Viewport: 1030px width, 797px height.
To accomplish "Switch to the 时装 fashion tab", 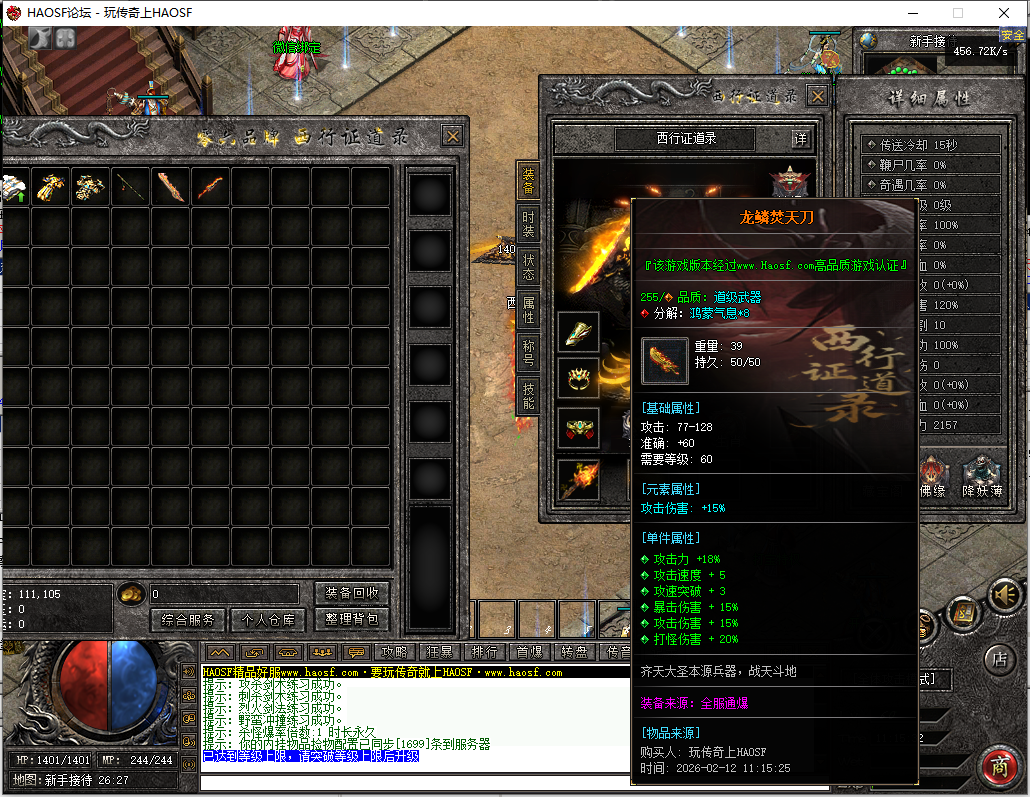I will click(x=528, y=225).
